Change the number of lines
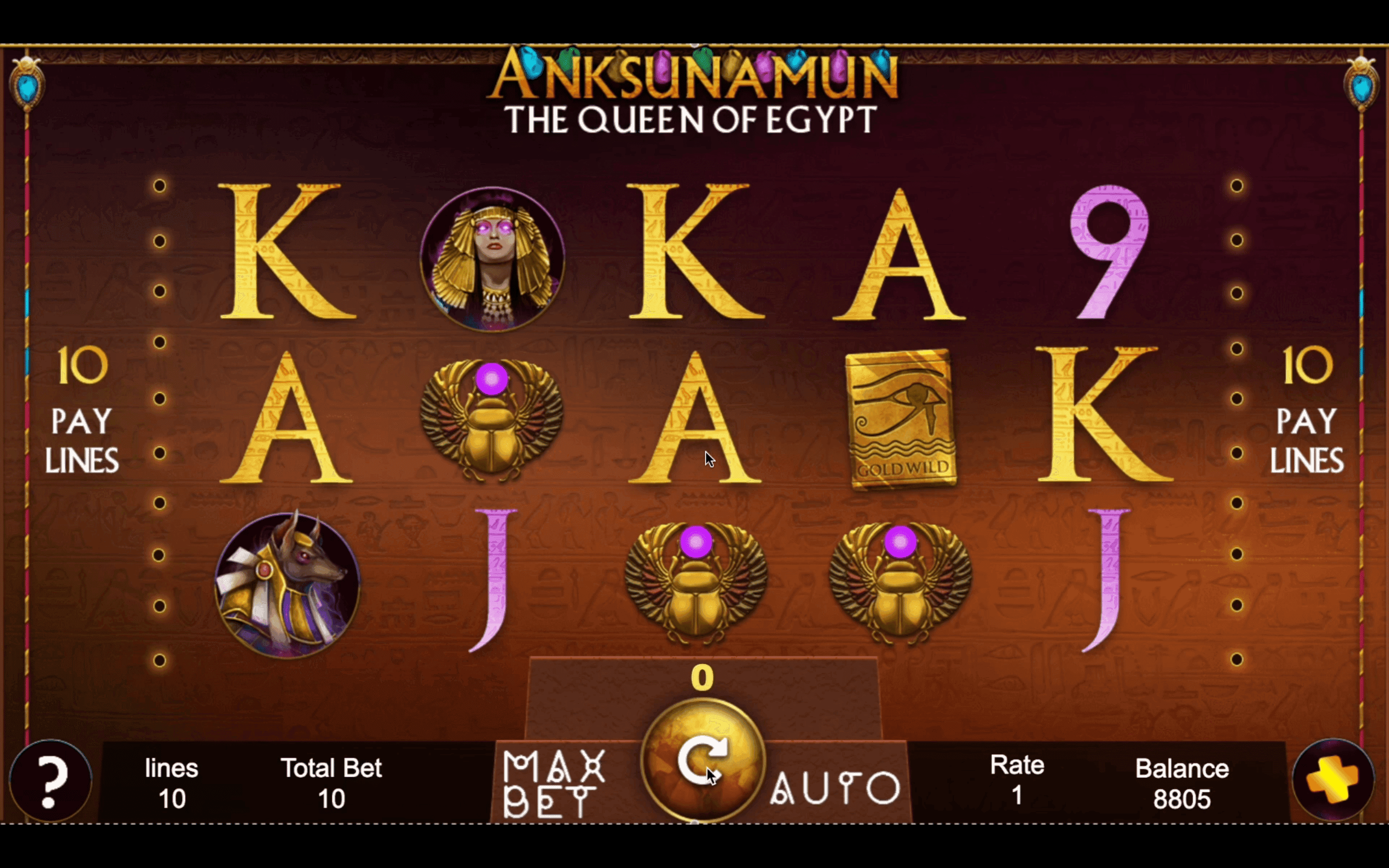This screenshot has width=1389, height=868. tap(171, 783)
